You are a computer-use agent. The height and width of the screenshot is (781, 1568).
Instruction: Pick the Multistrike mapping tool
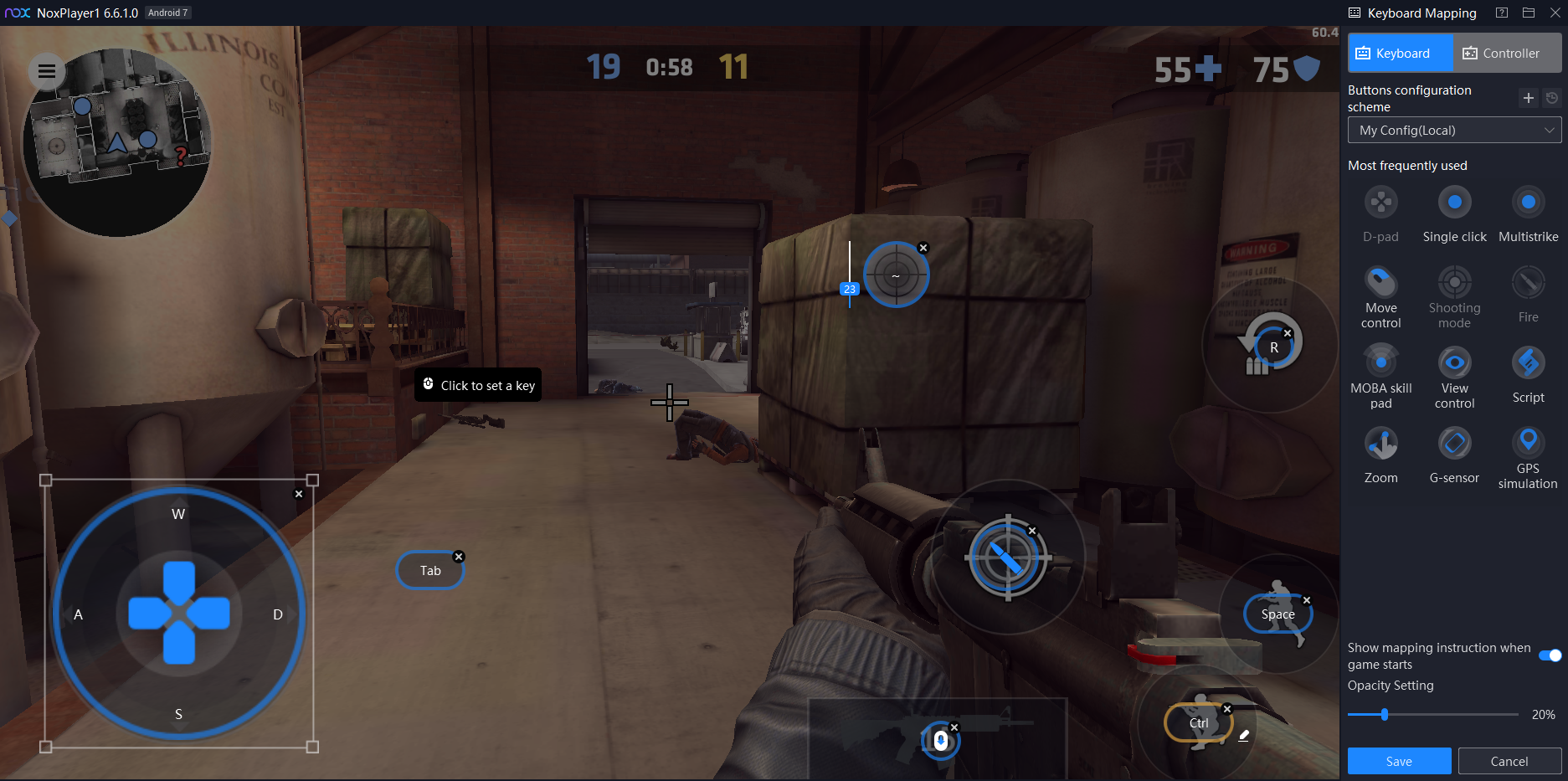[x=1528, y=203]
